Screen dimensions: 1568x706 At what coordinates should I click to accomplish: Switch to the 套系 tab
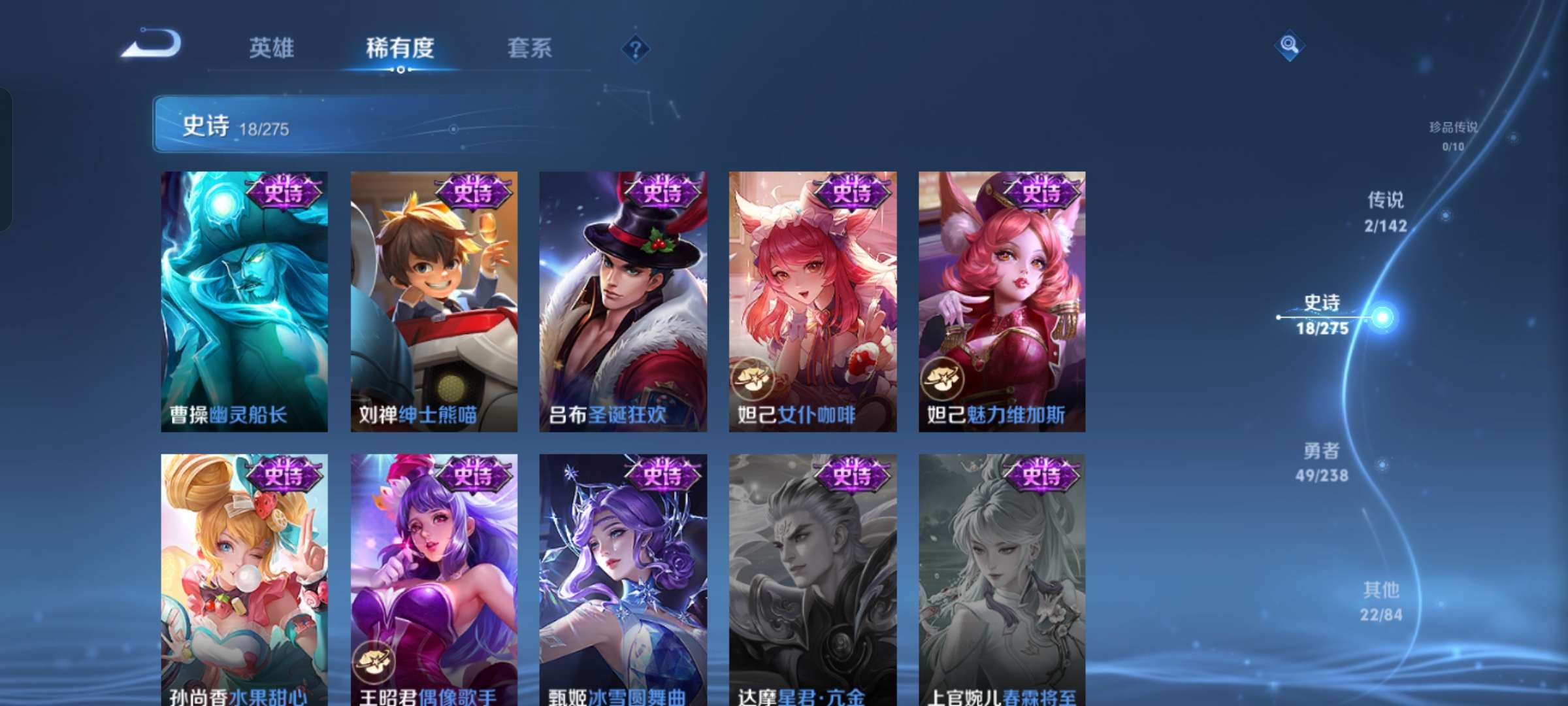click(x=529, y=48)
